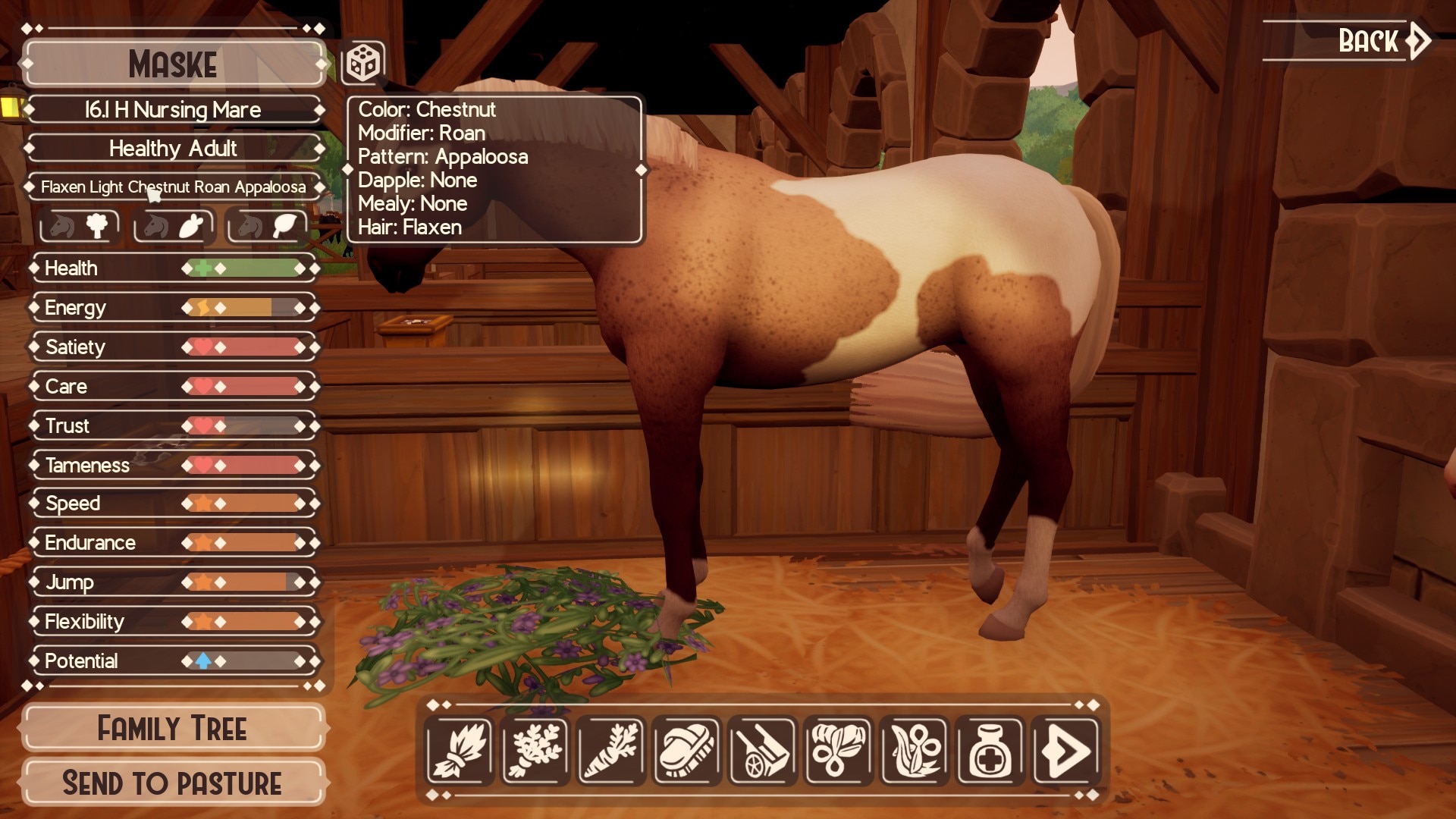
Task: Feed the horse a carrot
Action: (x=611, y=751)
